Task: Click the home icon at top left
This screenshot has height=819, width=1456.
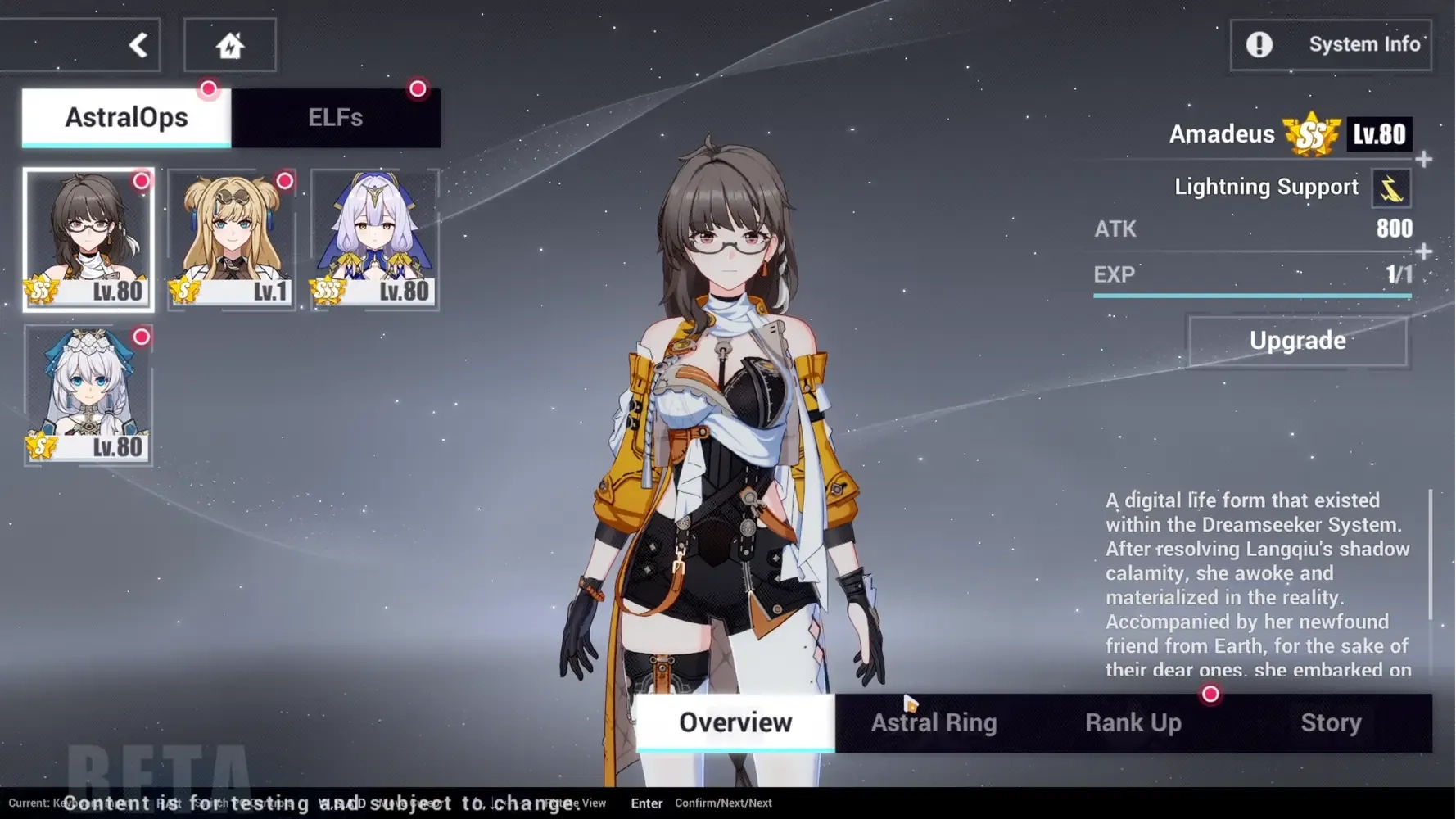Action: (230, 44)
